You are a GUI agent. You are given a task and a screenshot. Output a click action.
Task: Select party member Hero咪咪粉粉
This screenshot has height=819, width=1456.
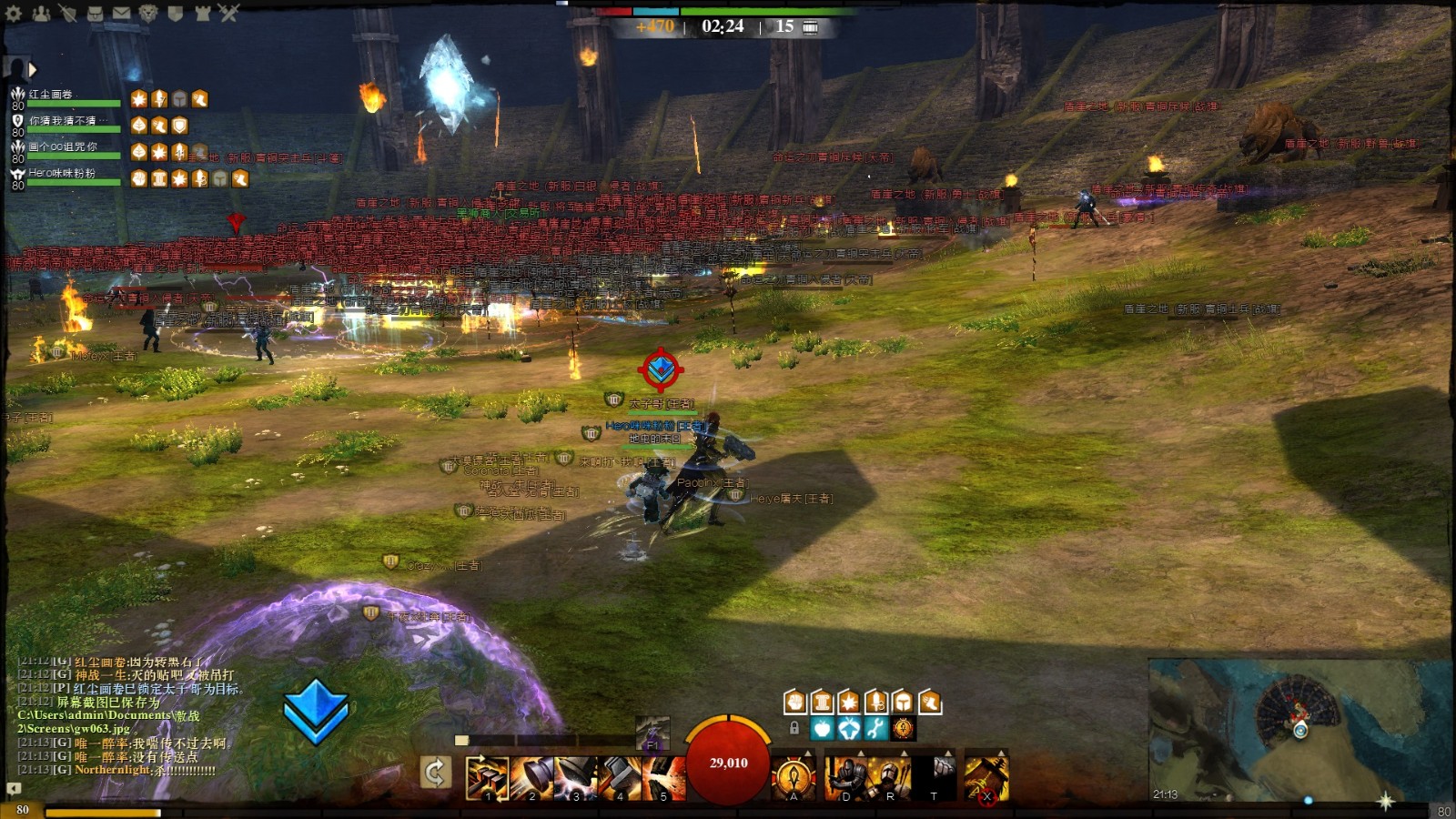point(64,175)
